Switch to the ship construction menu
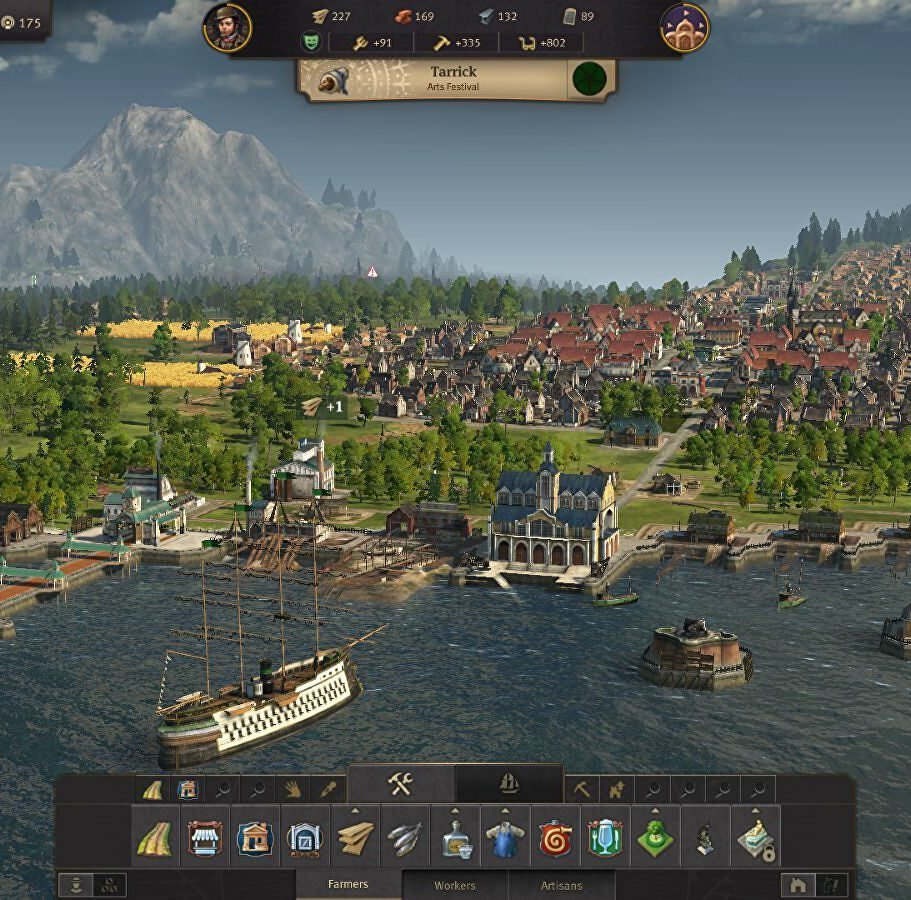911x900 pixels. 509,785
